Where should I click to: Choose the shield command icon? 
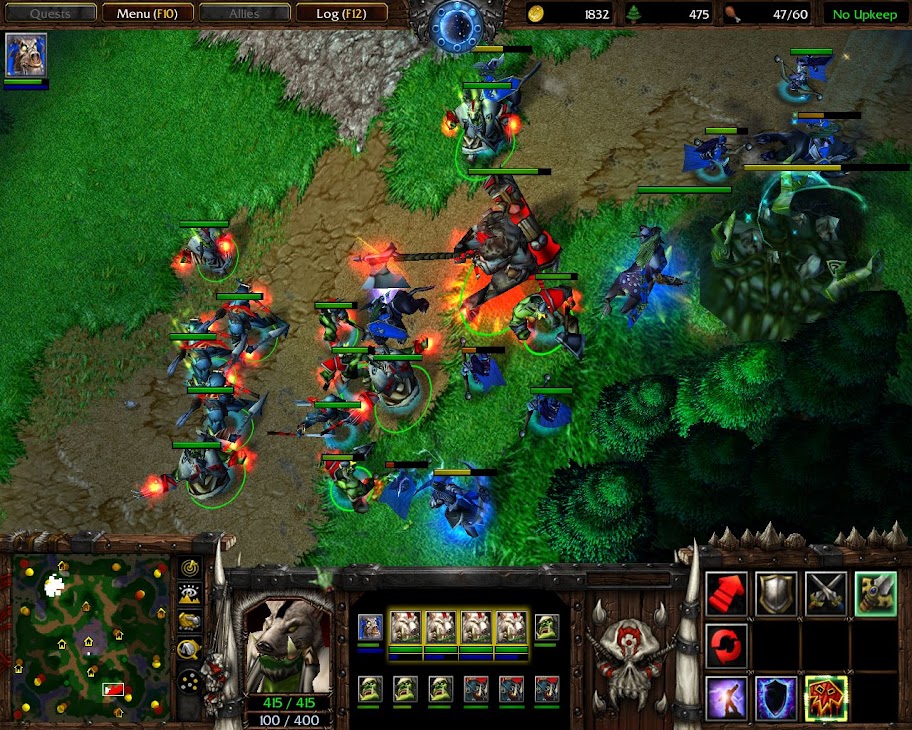tap(776, 593)
